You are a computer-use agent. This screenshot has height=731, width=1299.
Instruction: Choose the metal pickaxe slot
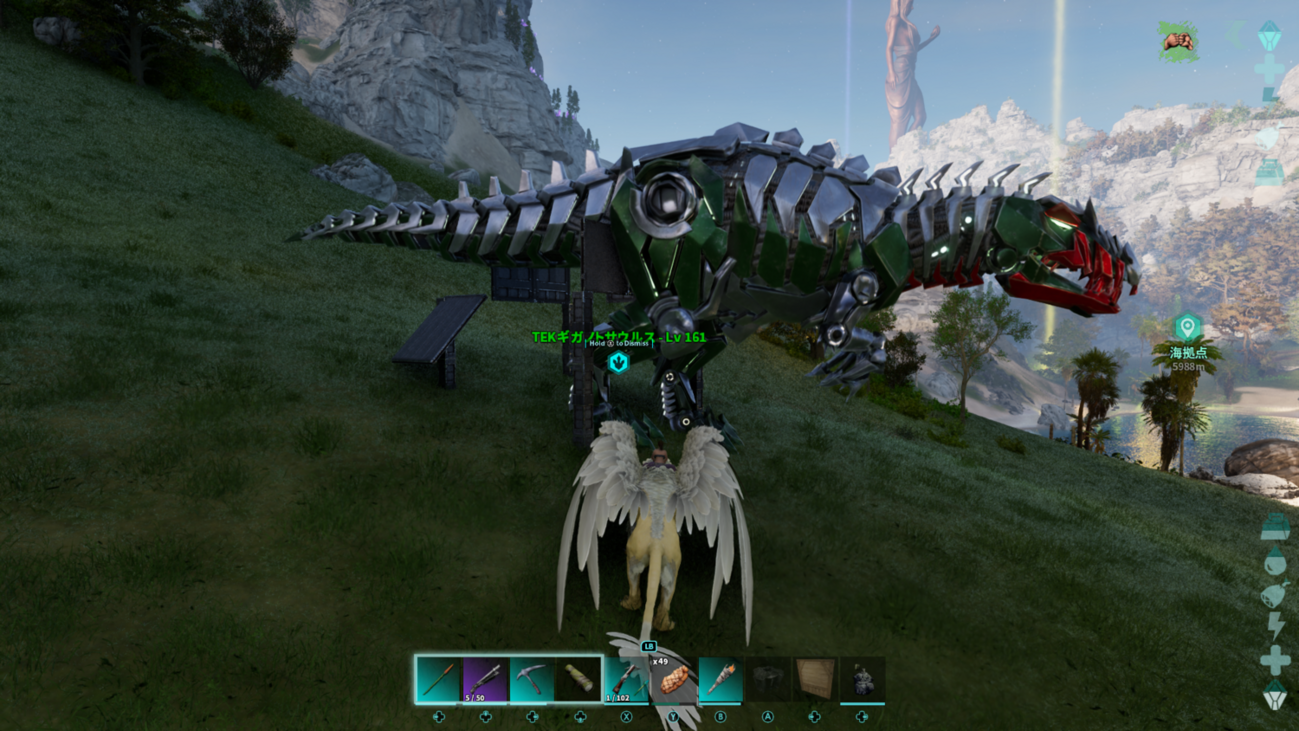click(x=532, y=679)
